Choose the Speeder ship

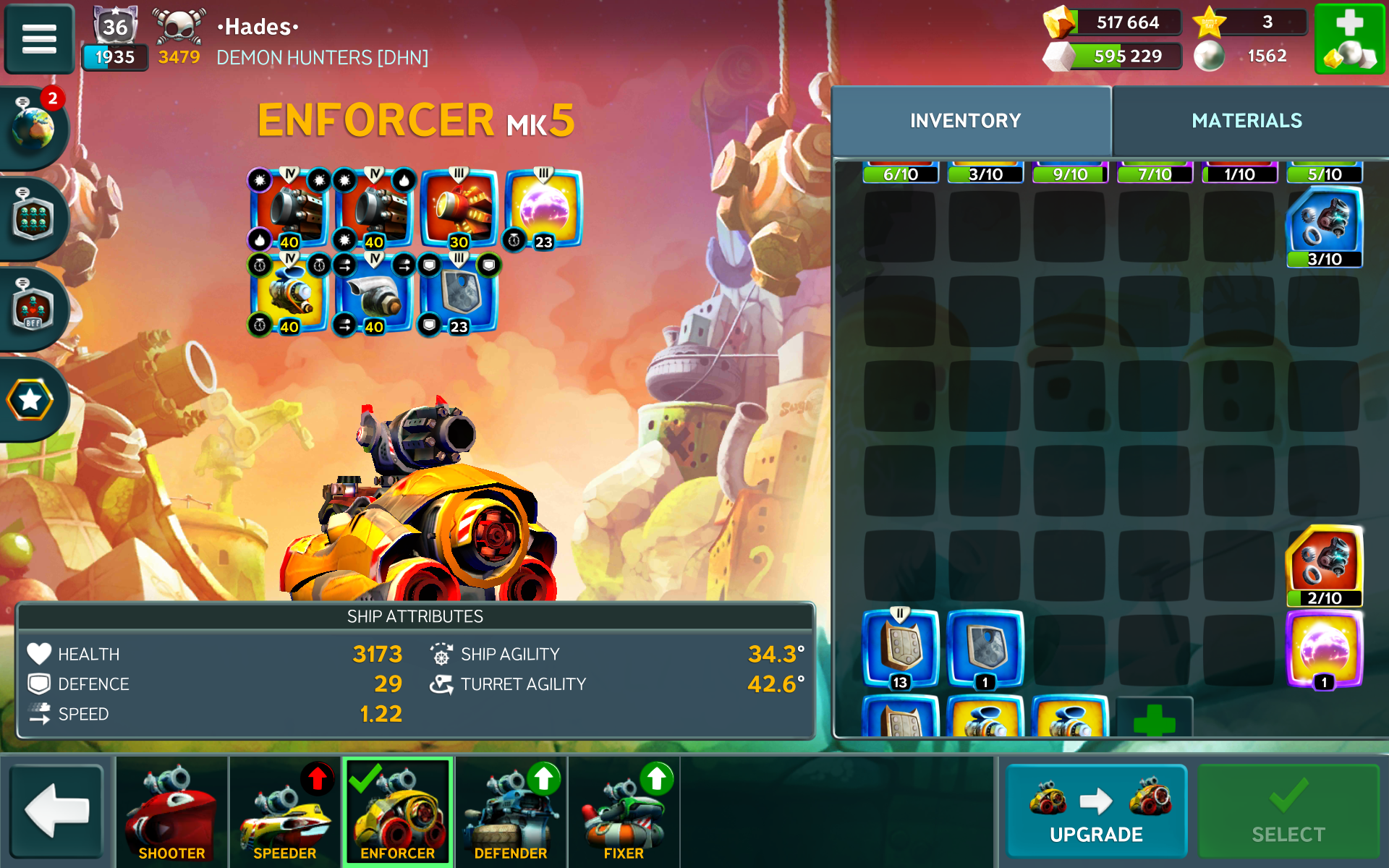[x=284, y=811]
